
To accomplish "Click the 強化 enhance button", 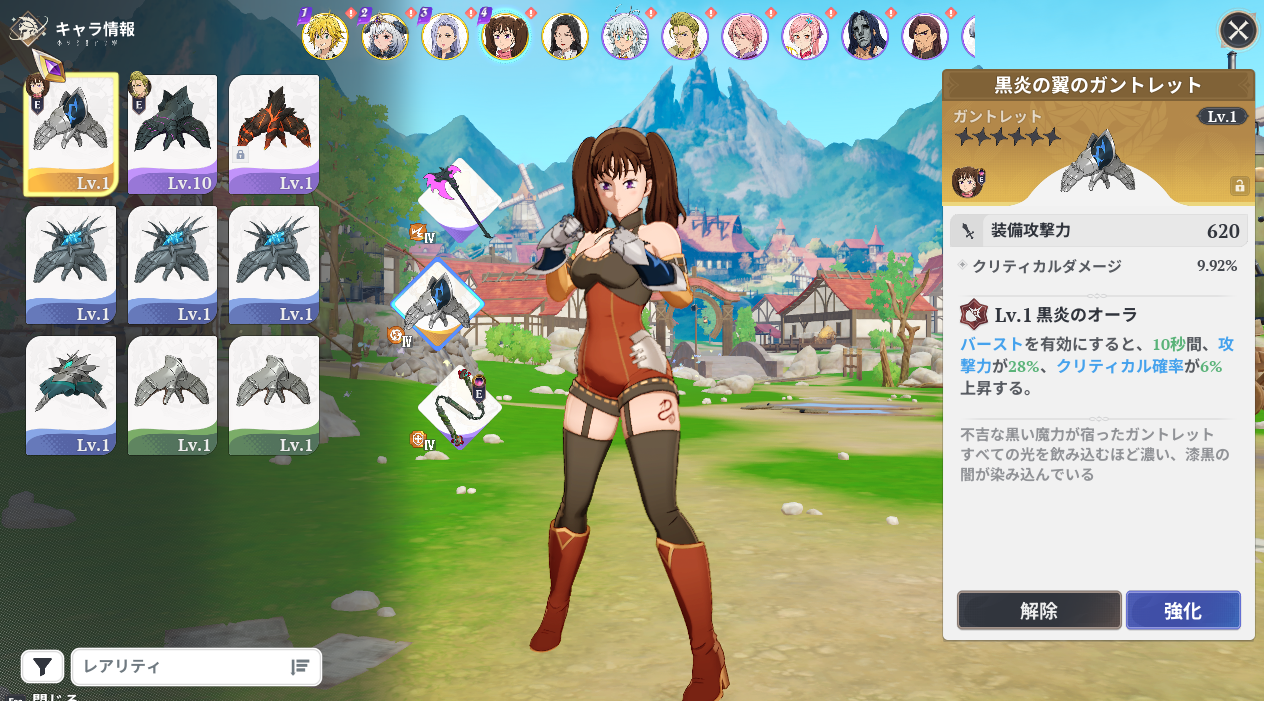I will click(1183, 610).
